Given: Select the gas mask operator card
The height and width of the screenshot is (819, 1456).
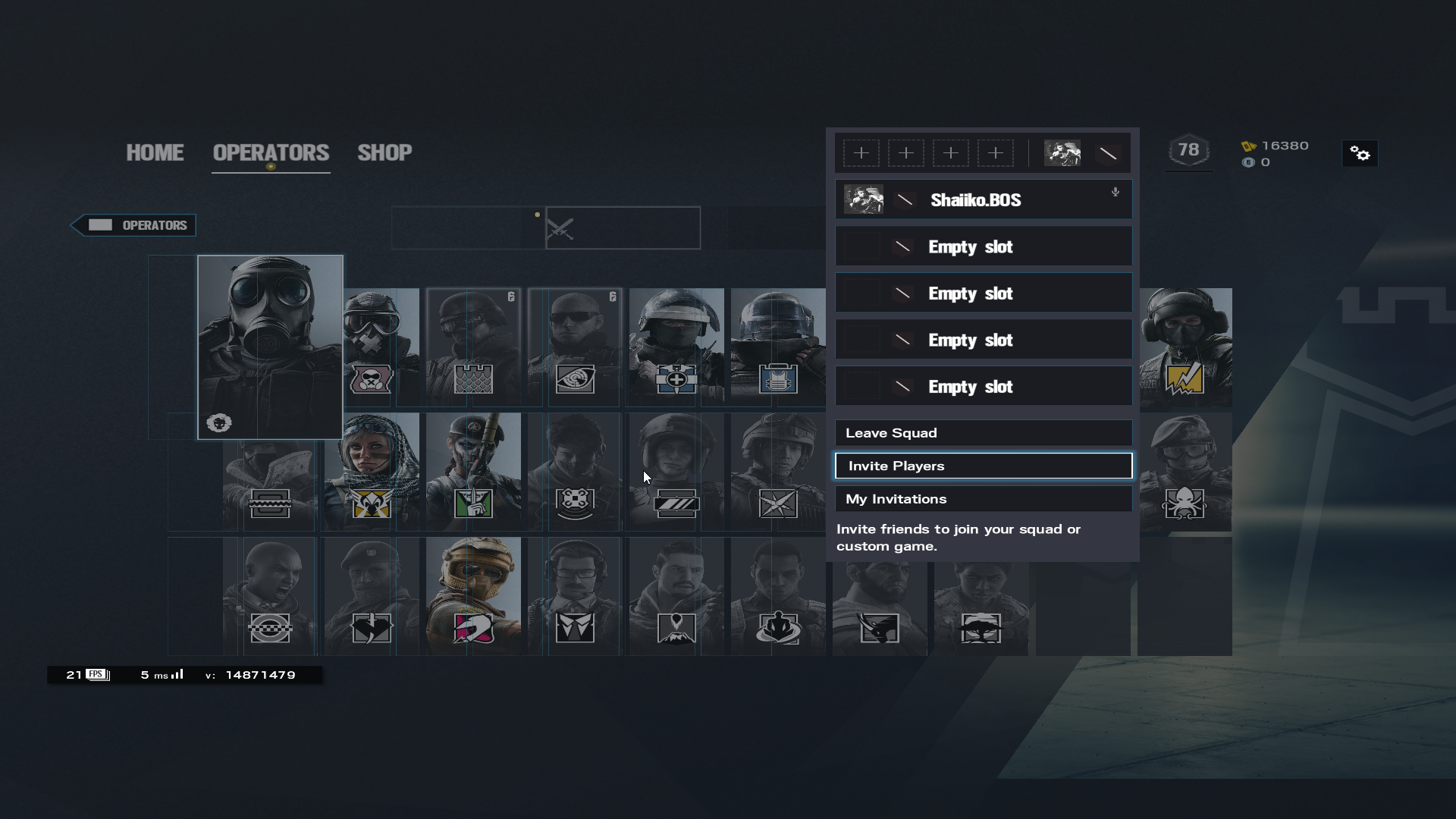Looking at the screenshot, I should click(270, 347).
